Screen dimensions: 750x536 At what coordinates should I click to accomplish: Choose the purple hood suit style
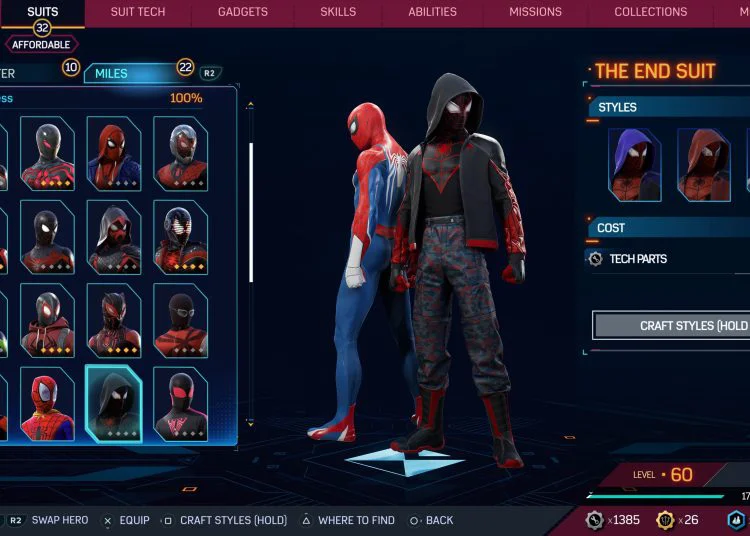(635, 165)
